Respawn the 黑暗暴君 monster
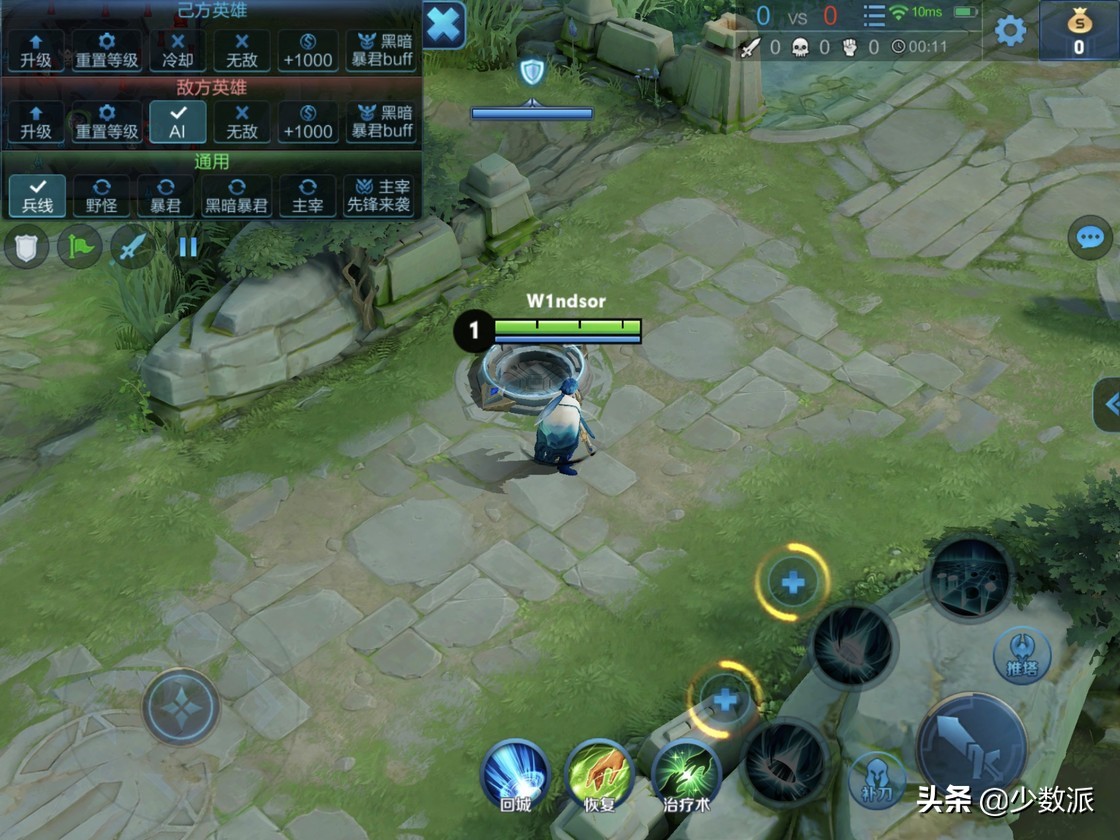The image size is (1120, 840). (x=236, y=196)
